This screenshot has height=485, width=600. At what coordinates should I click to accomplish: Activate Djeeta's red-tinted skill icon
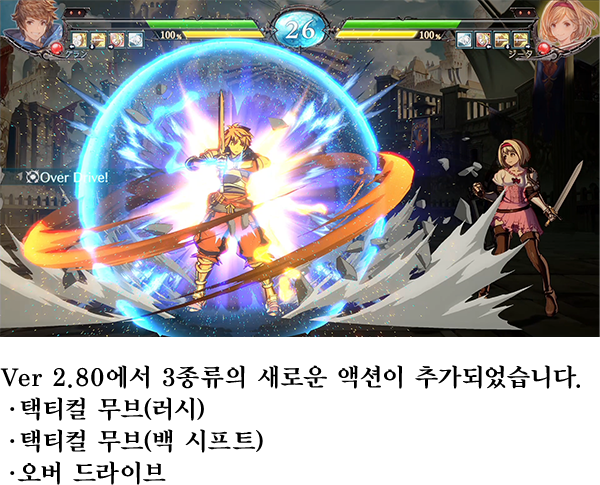tap(483, 40)
